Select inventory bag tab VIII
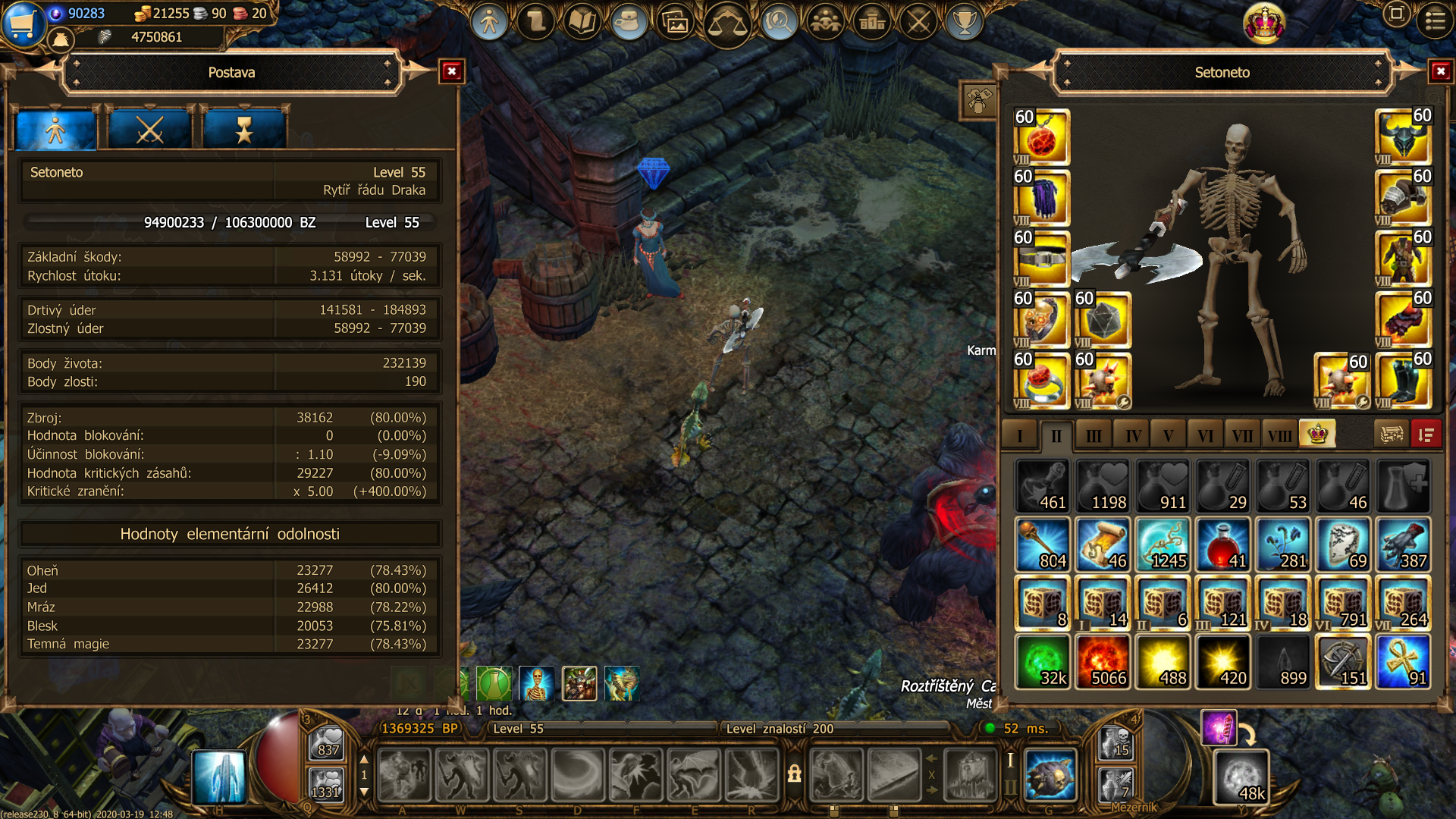1456x819 pixels. (1279, 435)
